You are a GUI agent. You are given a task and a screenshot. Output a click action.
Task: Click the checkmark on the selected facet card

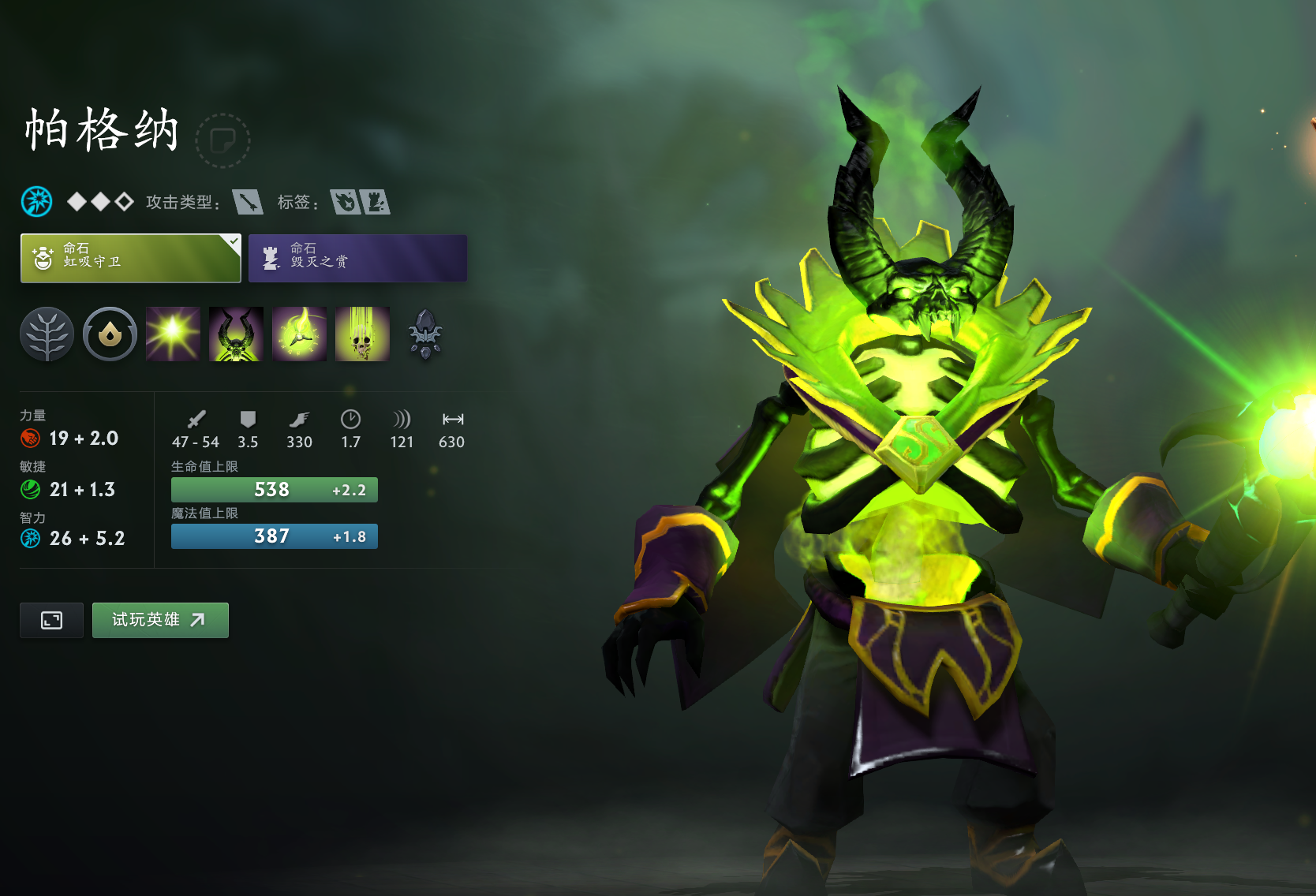point(233,241)
